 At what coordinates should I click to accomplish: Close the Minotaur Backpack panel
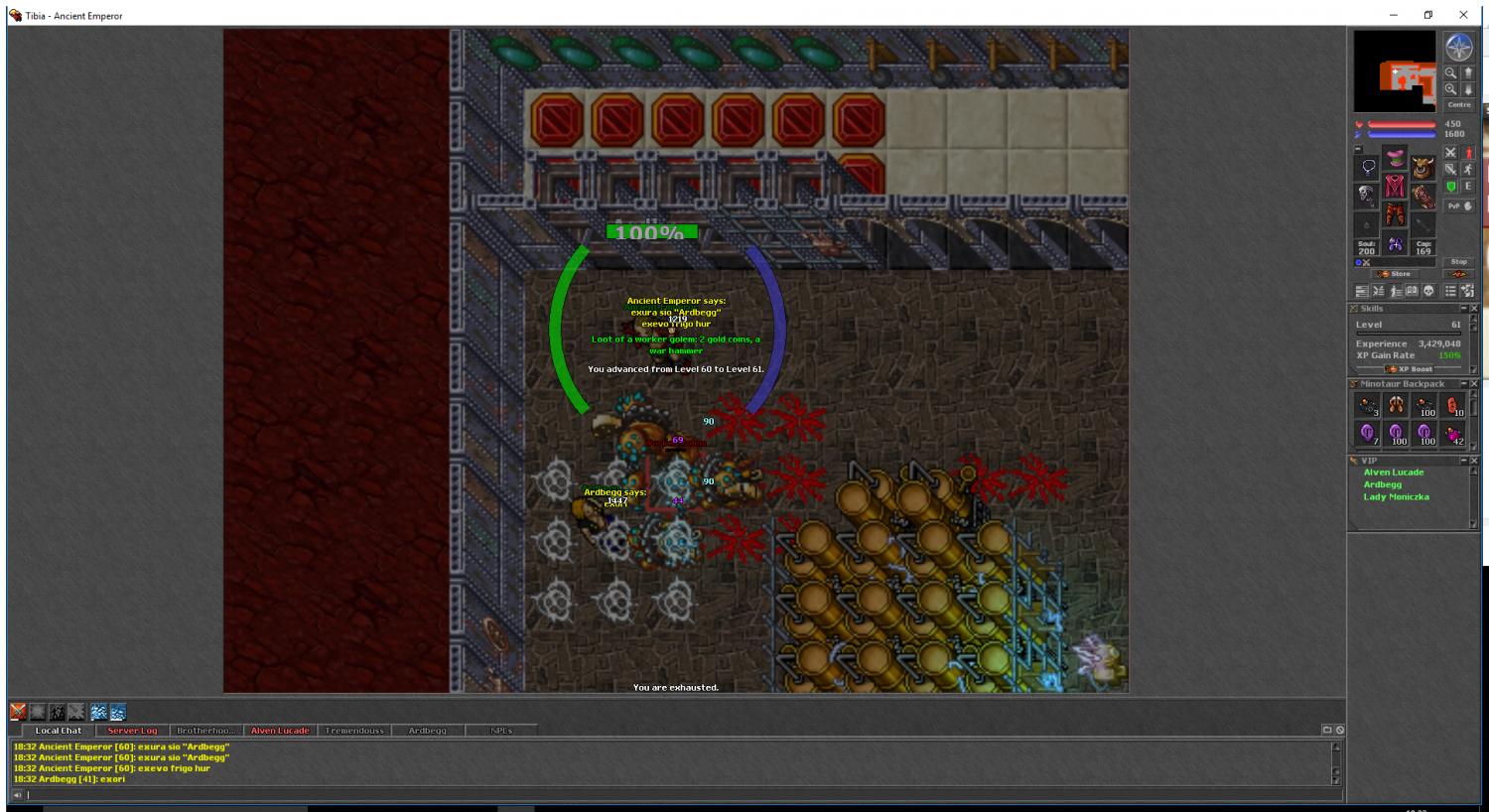pyautogui.click(x=1473, y=384)
